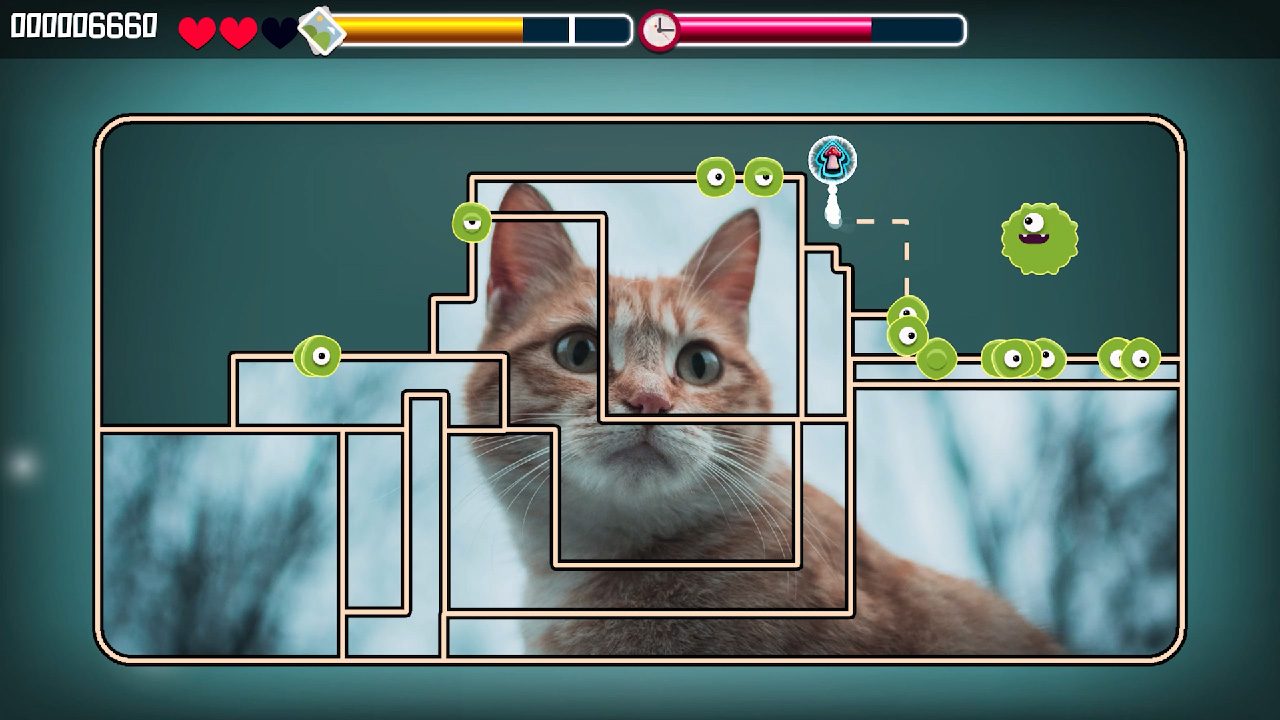
Task: Click the yellow picture progress bar
Action: [430, 30]
